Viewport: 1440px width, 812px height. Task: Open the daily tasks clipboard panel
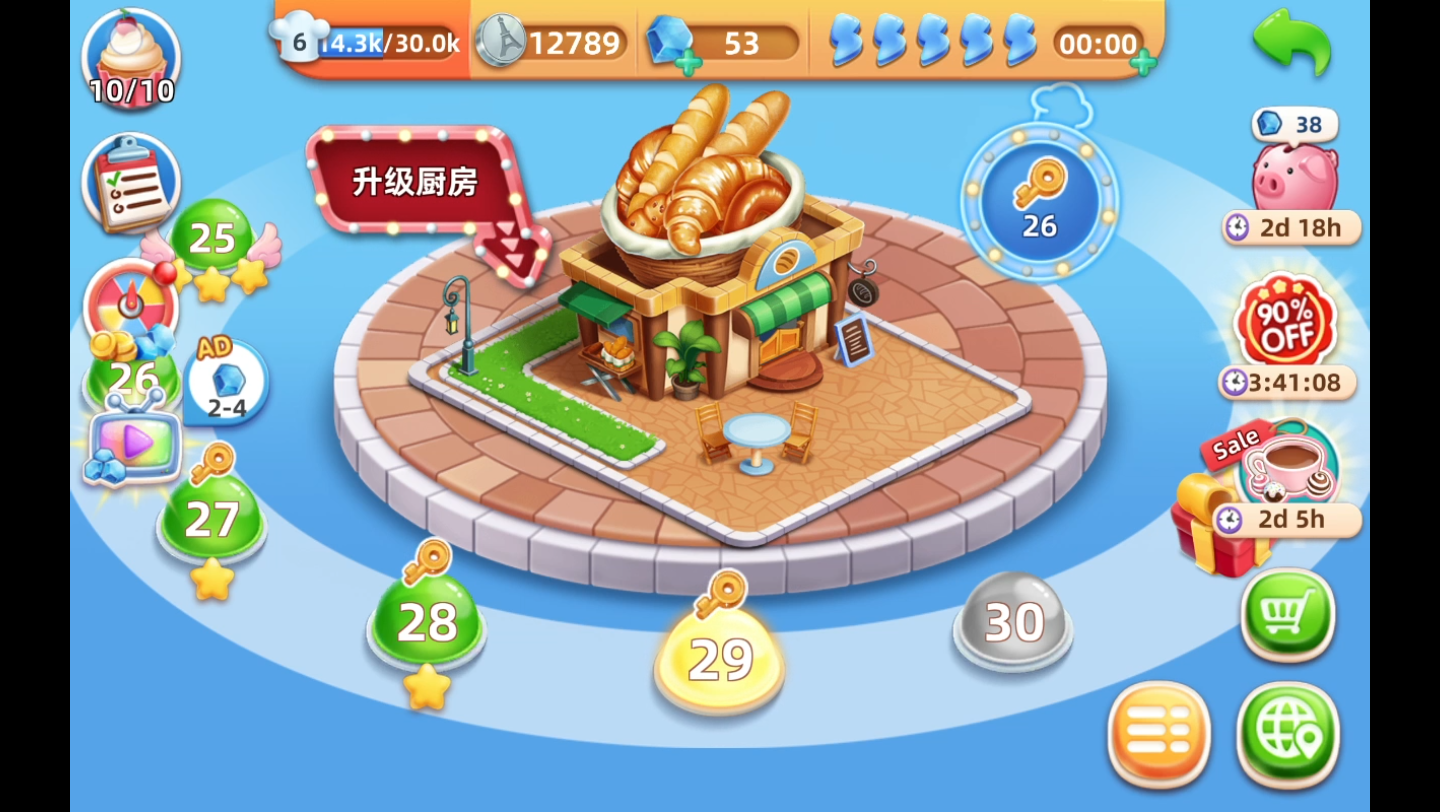[x=133, y=185]
